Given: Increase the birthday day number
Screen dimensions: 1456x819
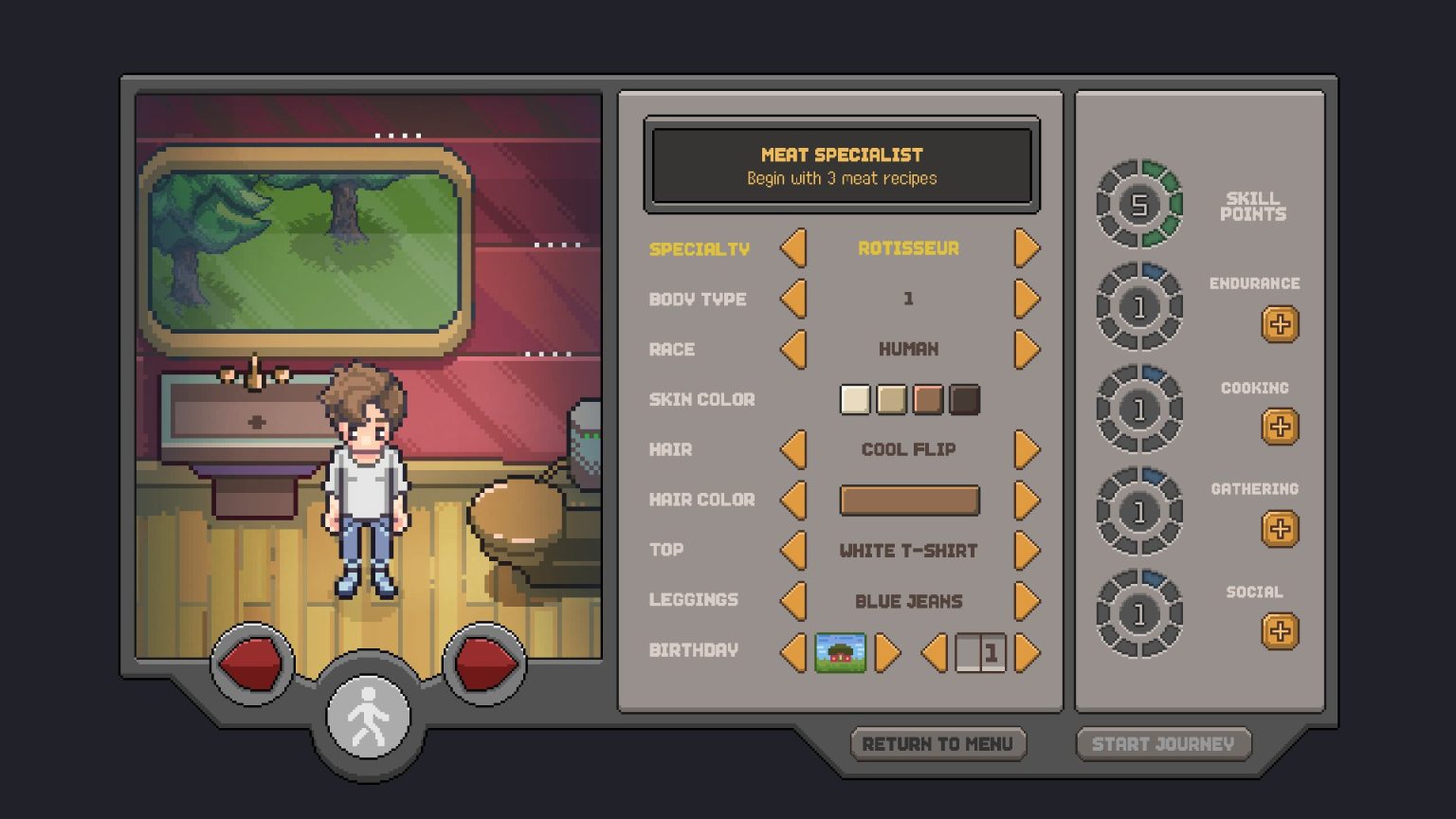Looking at the screenshot, I should [x=1027, y=651].
